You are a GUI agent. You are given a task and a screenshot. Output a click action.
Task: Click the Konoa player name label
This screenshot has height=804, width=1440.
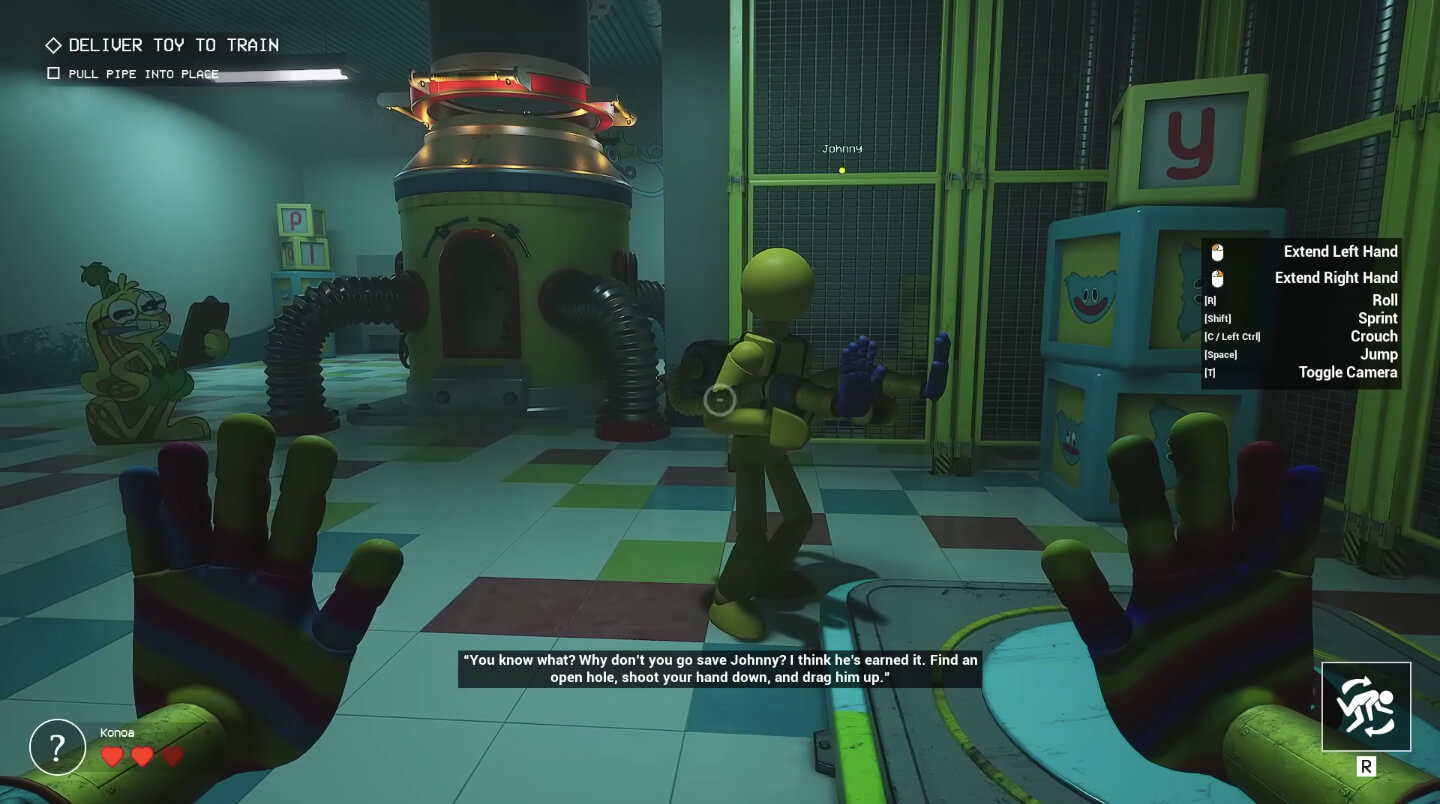click(117, 732)
